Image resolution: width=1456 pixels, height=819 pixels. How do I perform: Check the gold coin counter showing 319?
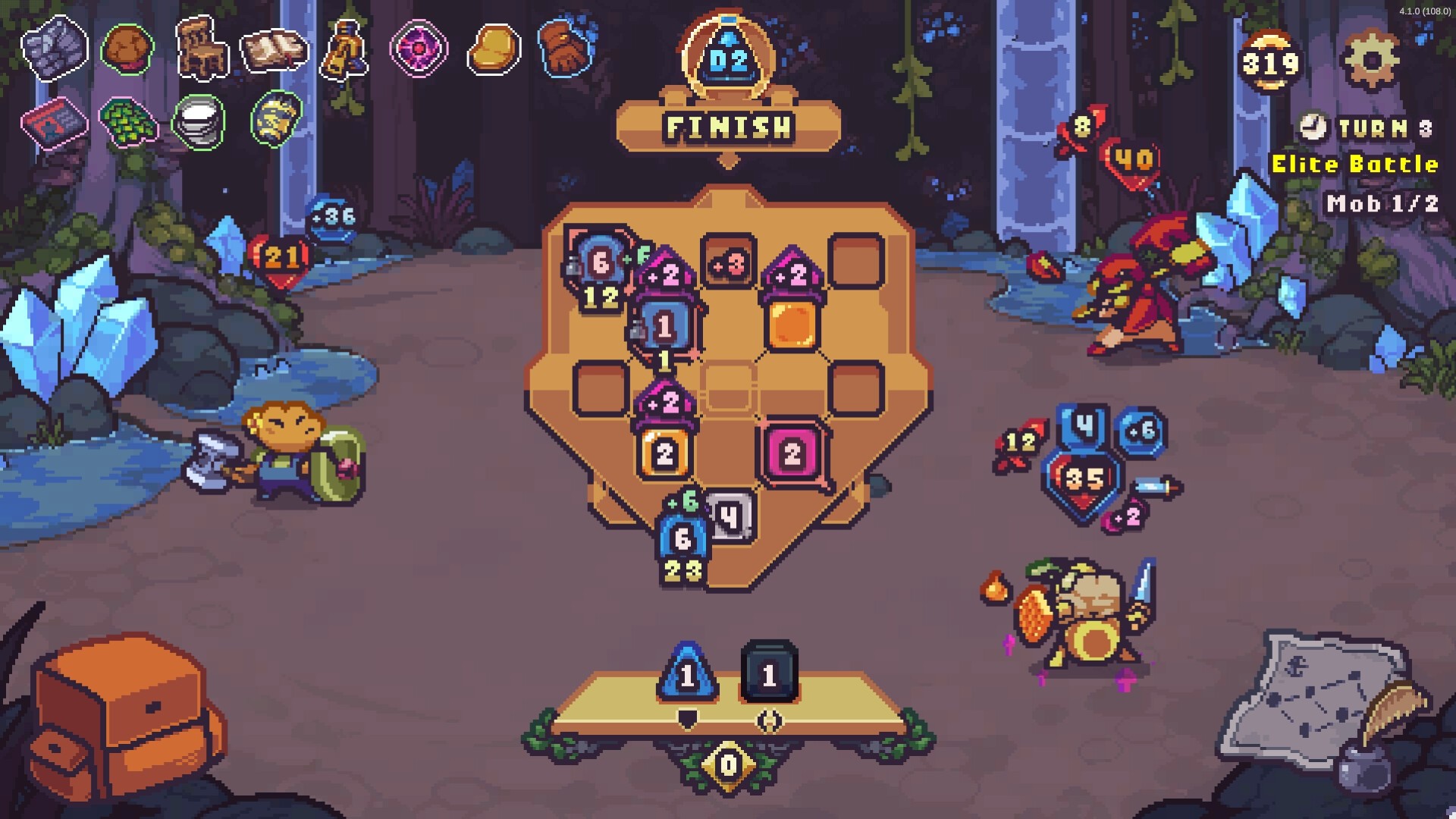click(1269, 62)
